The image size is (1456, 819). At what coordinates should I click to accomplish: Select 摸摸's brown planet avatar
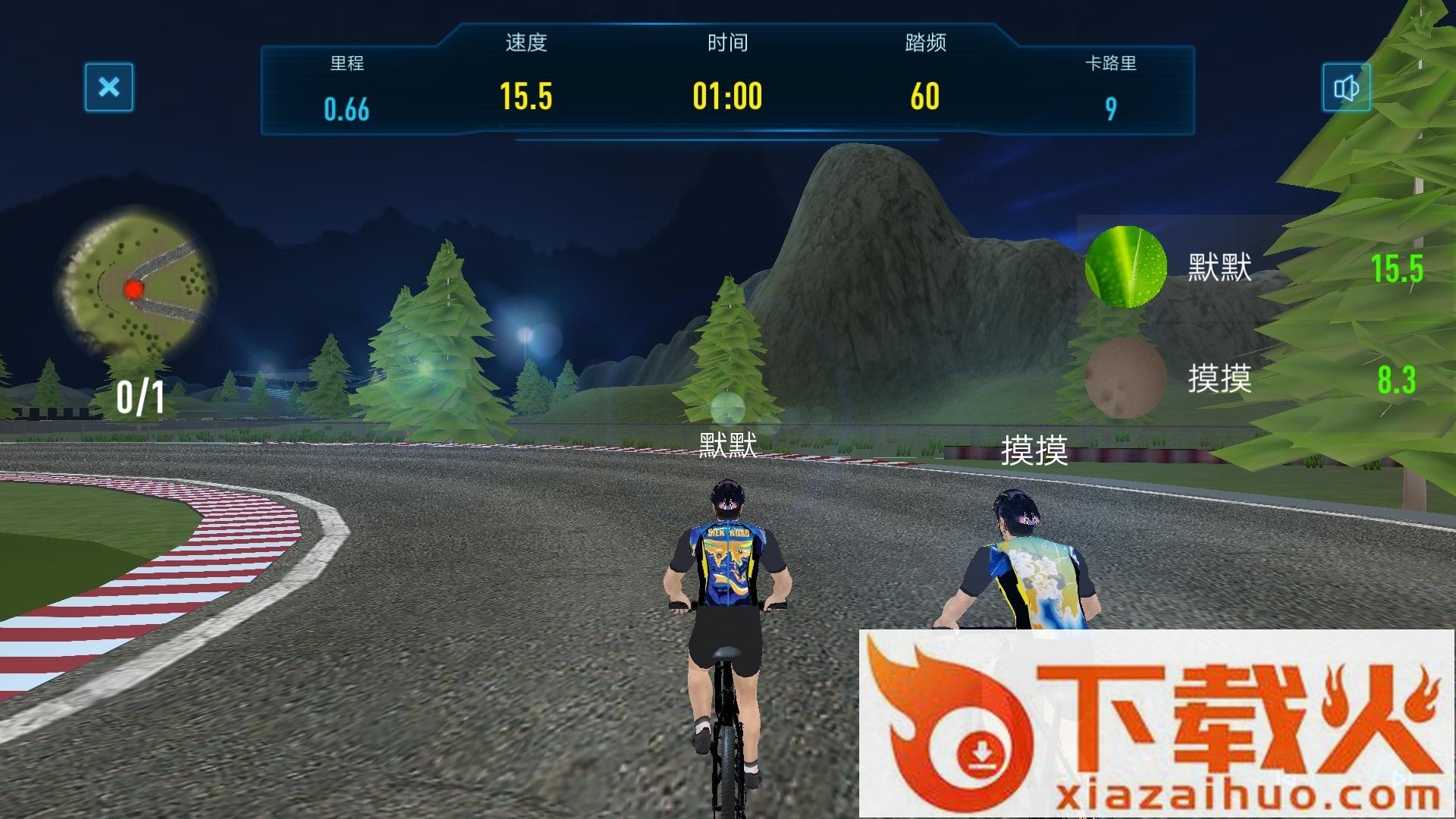[1125, 378]
